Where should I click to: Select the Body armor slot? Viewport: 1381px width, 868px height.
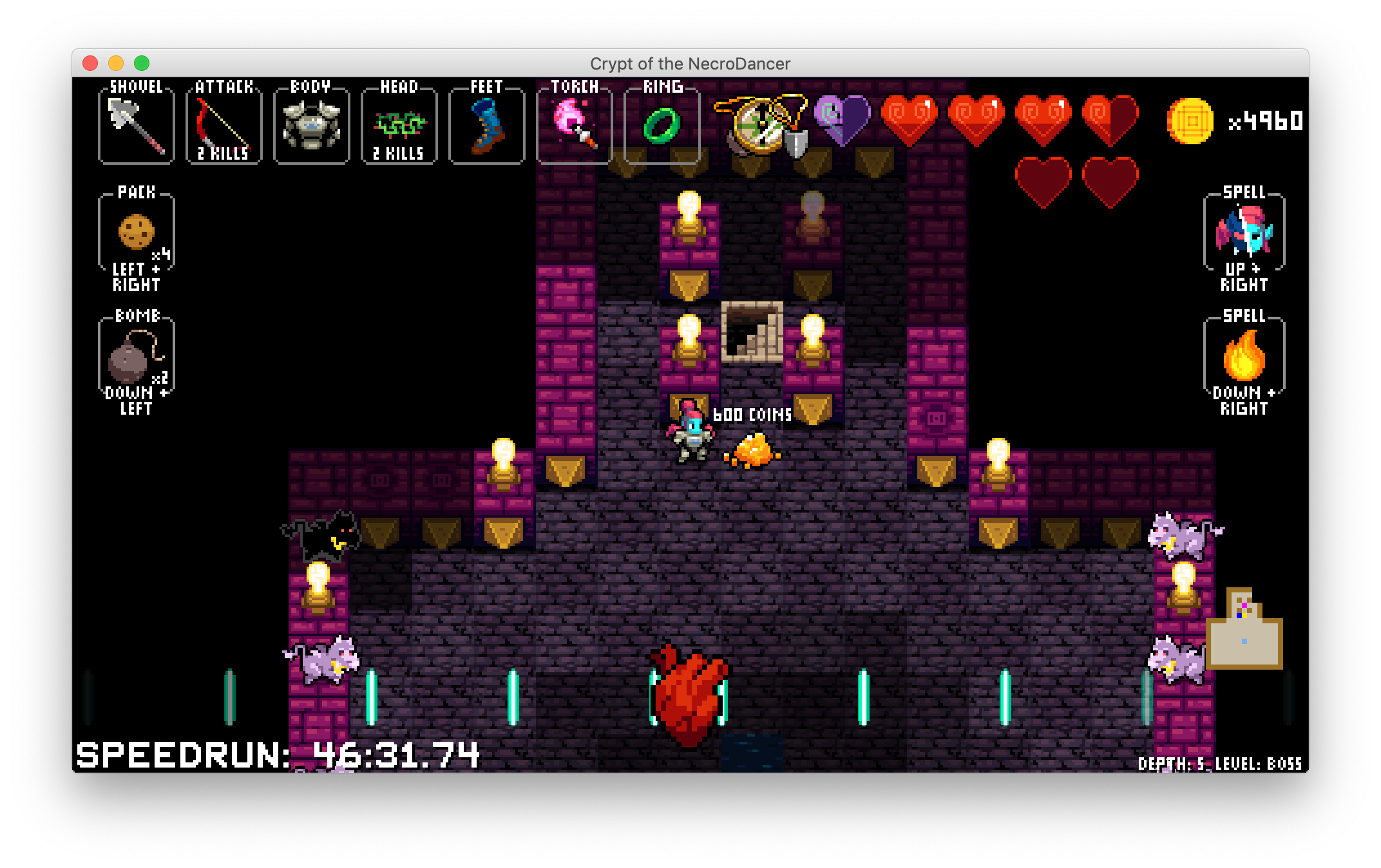tap(311, 126)
